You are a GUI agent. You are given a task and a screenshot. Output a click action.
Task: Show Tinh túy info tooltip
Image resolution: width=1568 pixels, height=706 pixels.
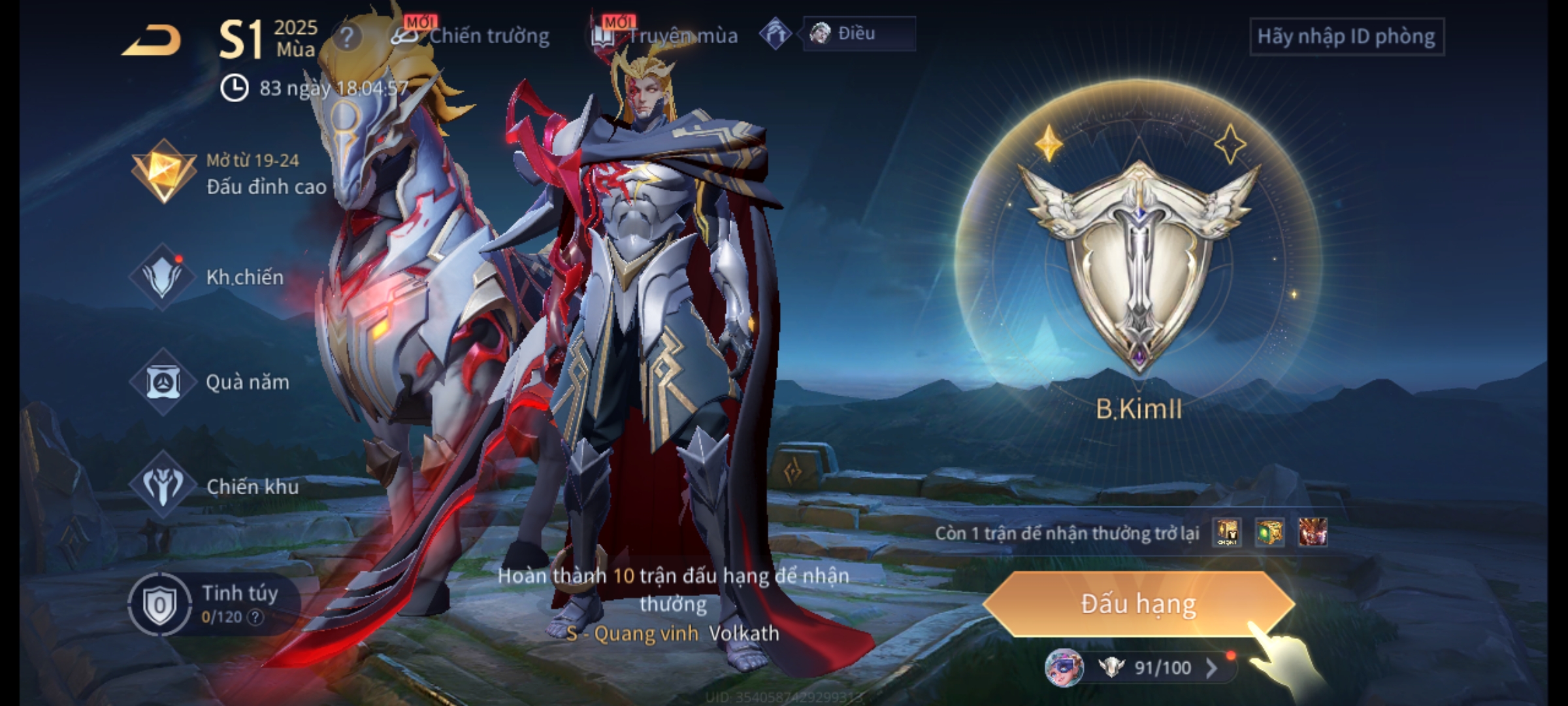pyautogui.click(x=255, y=617)
